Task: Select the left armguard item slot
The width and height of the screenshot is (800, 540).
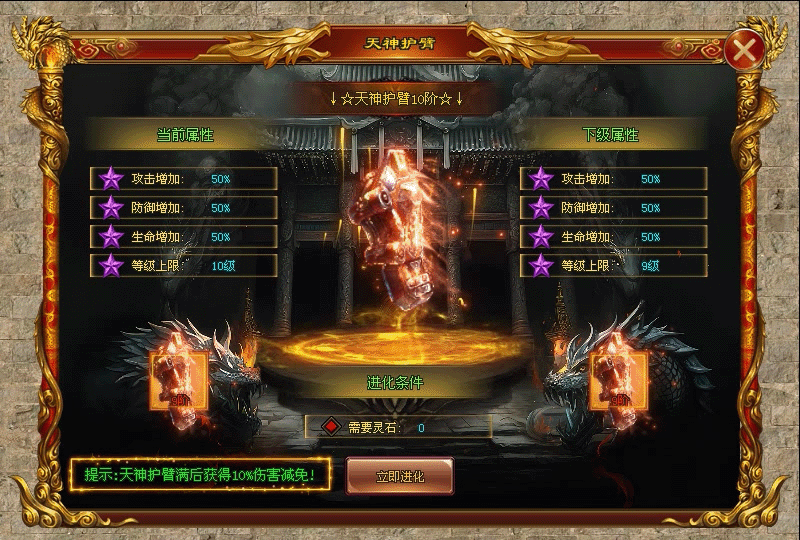Action: coord(178,381)
